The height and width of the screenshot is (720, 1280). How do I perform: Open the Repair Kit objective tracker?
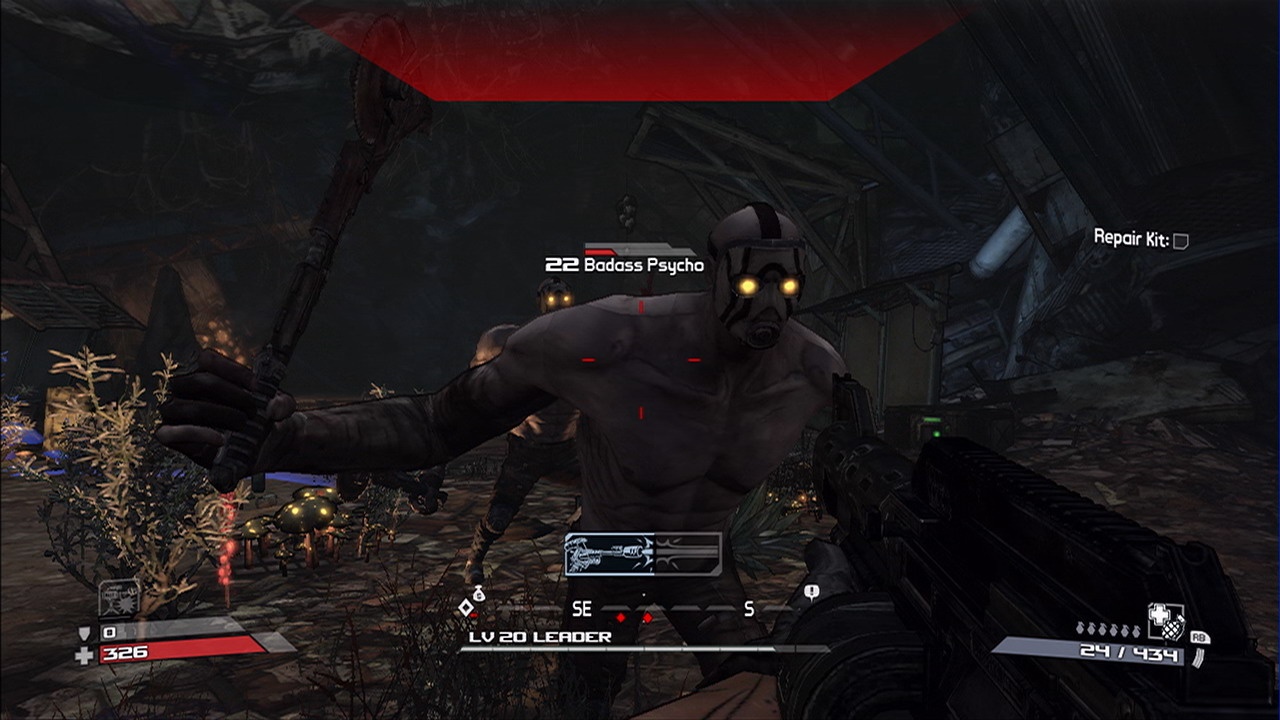point(1140,239)
